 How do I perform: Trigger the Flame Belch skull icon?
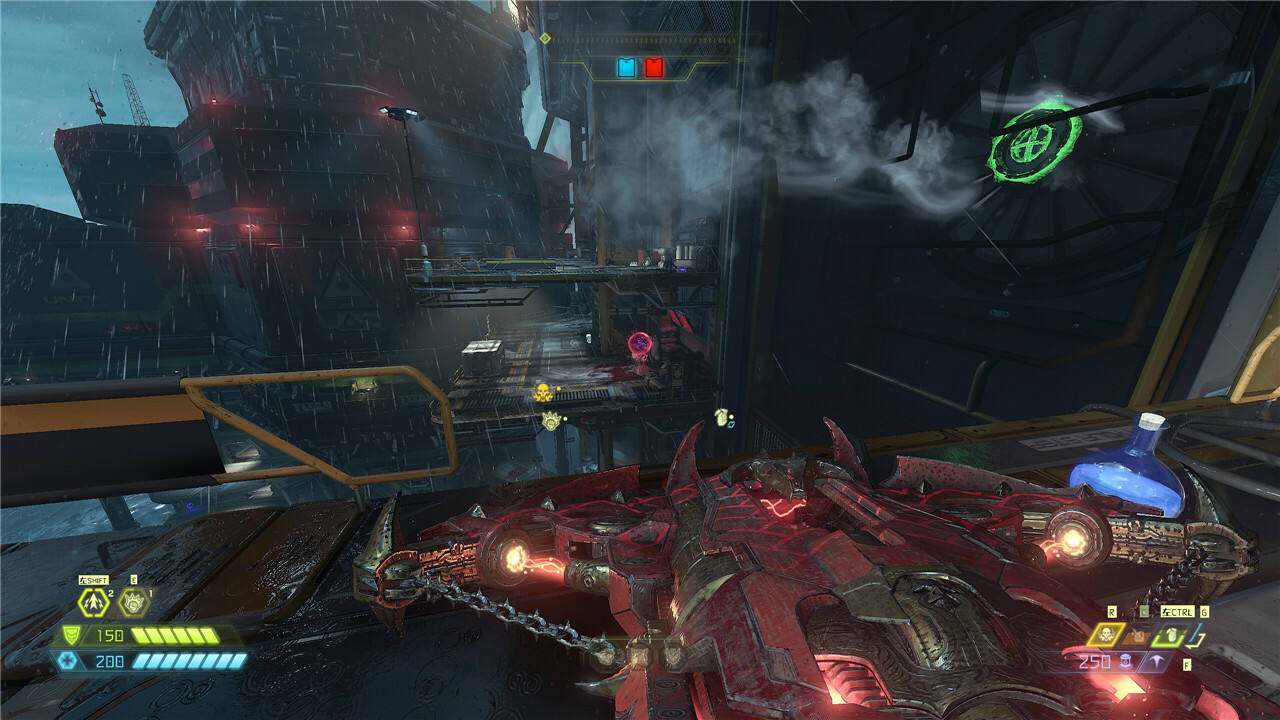point(1107,634)
